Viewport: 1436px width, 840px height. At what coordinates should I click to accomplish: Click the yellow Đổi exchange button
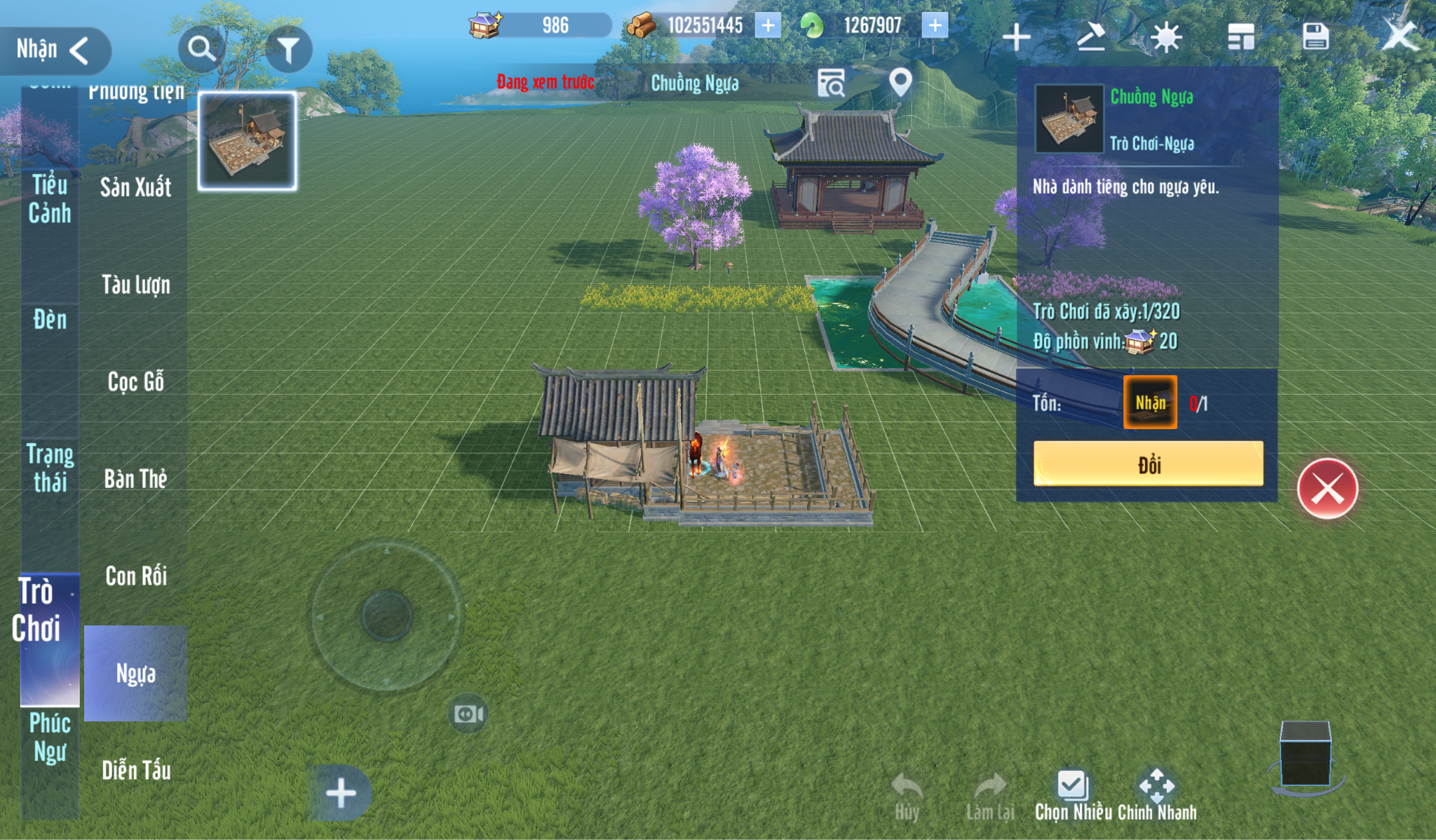click(1148, 464)
